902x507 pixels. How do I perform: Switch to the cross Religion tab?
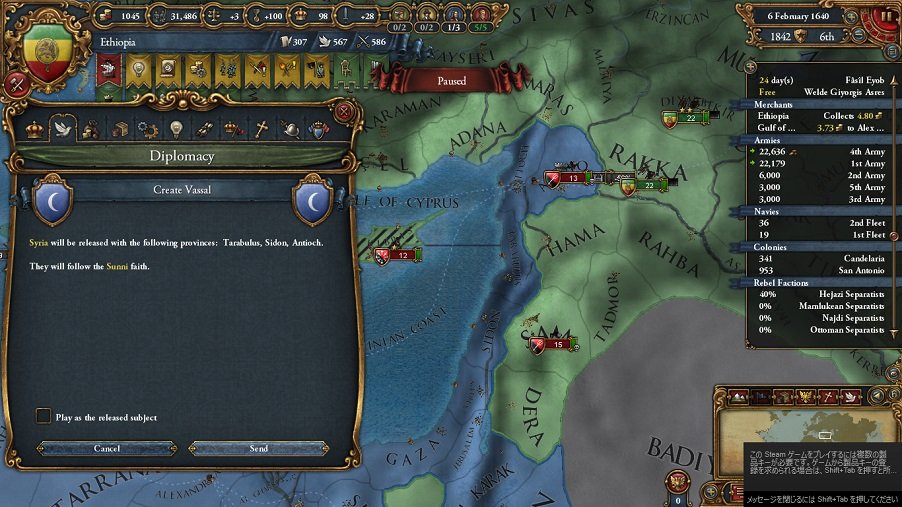coord(260,128)
